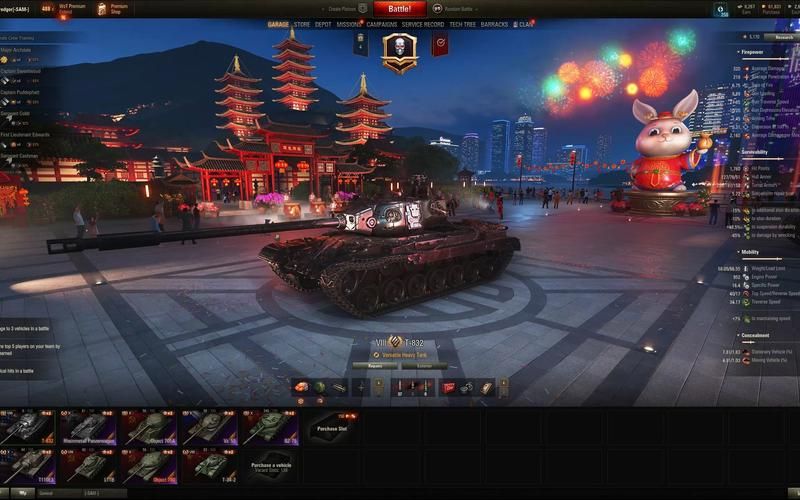Open the Tech Tree tab

tap(462, 24)
